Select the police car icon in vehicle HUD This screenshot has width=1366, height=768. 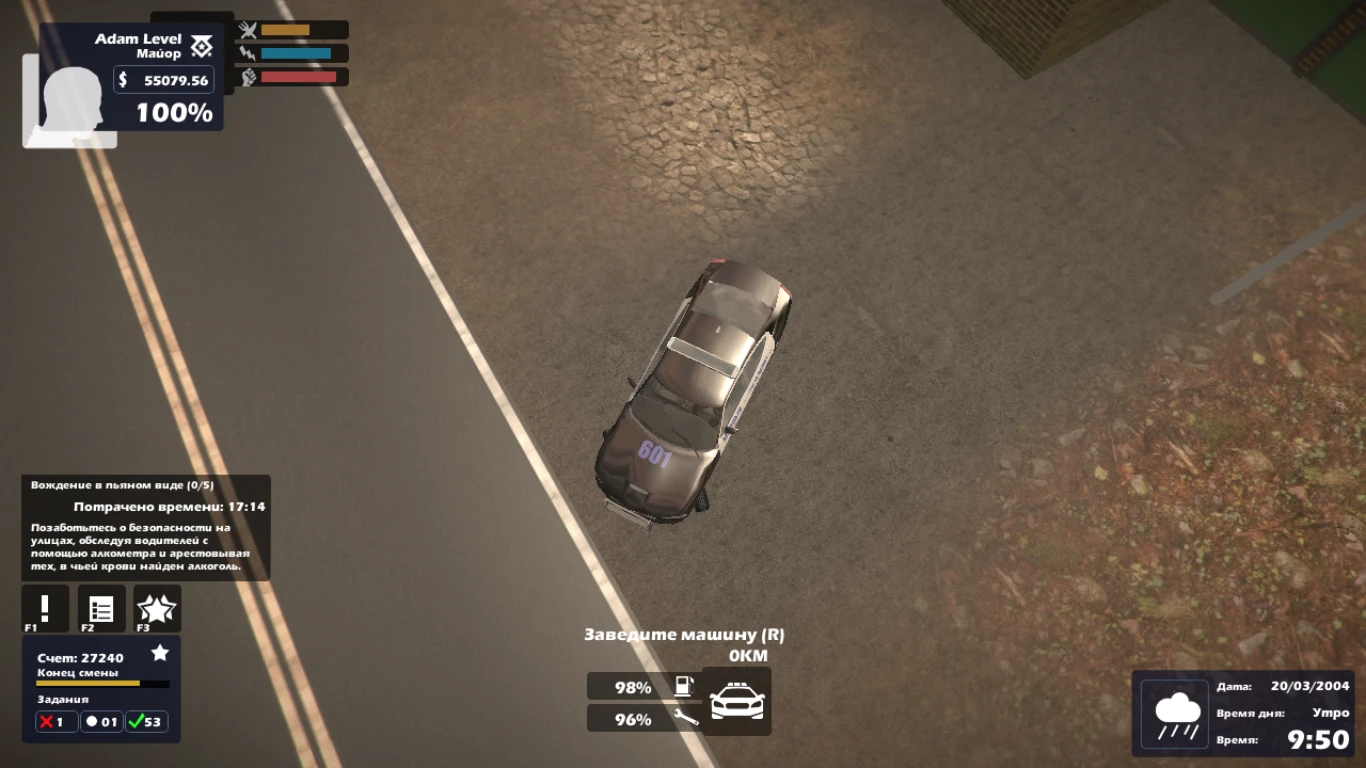(x=736, y=702)
